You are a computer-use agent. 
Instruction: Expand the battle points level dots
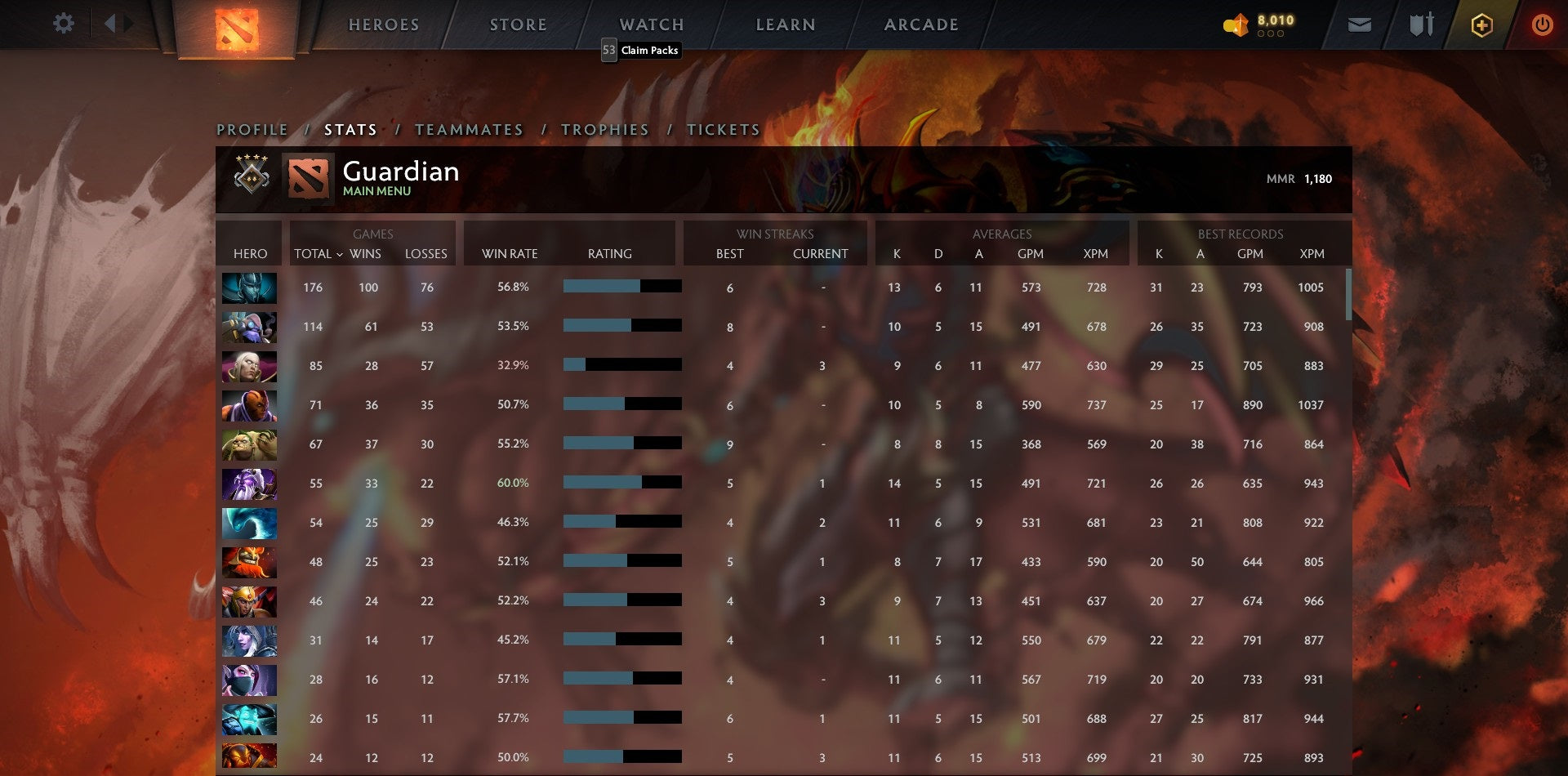coord(1271,35)
